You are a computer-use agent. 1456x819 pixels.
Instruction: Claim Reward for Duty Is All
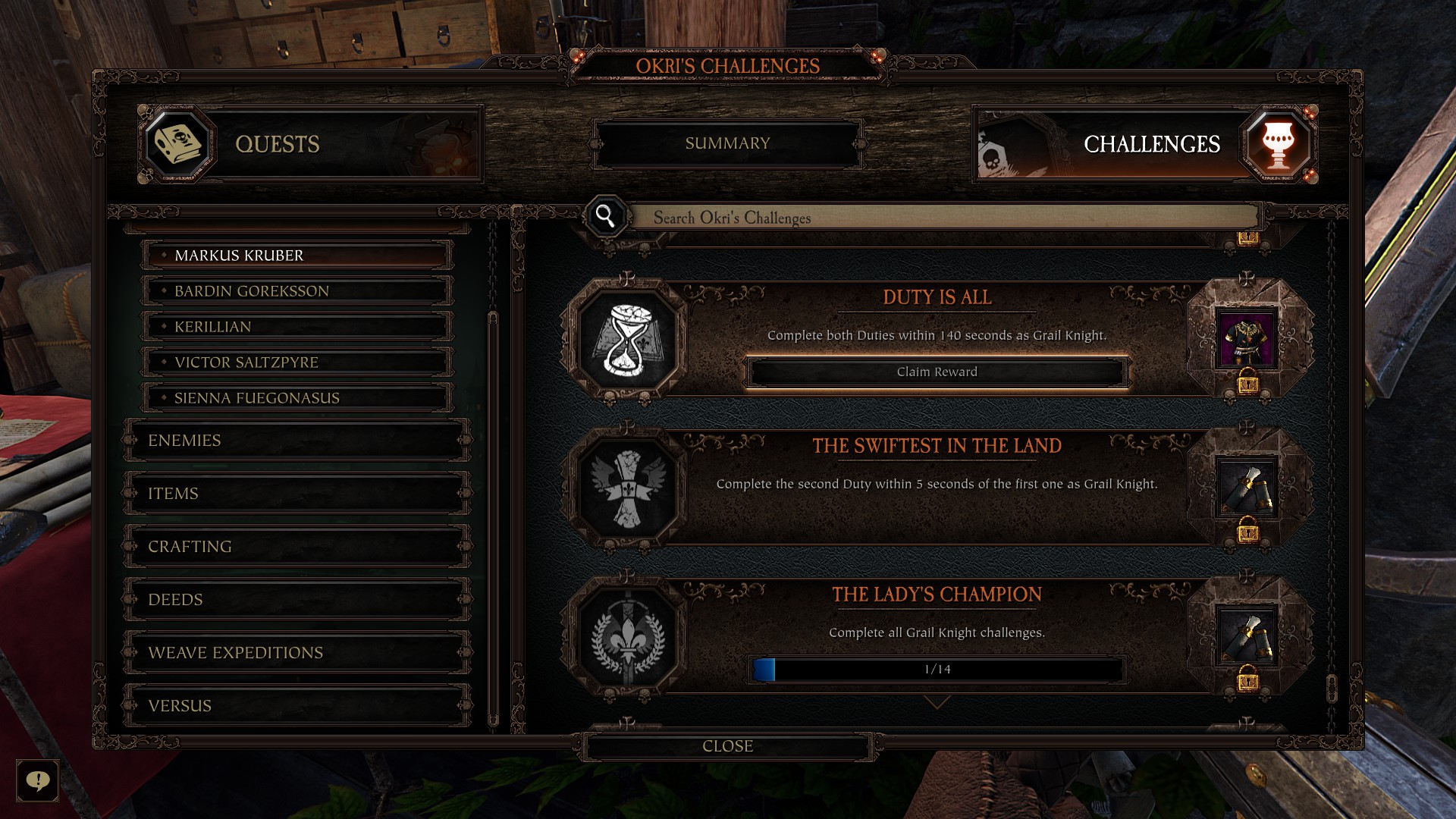(937, 372)
